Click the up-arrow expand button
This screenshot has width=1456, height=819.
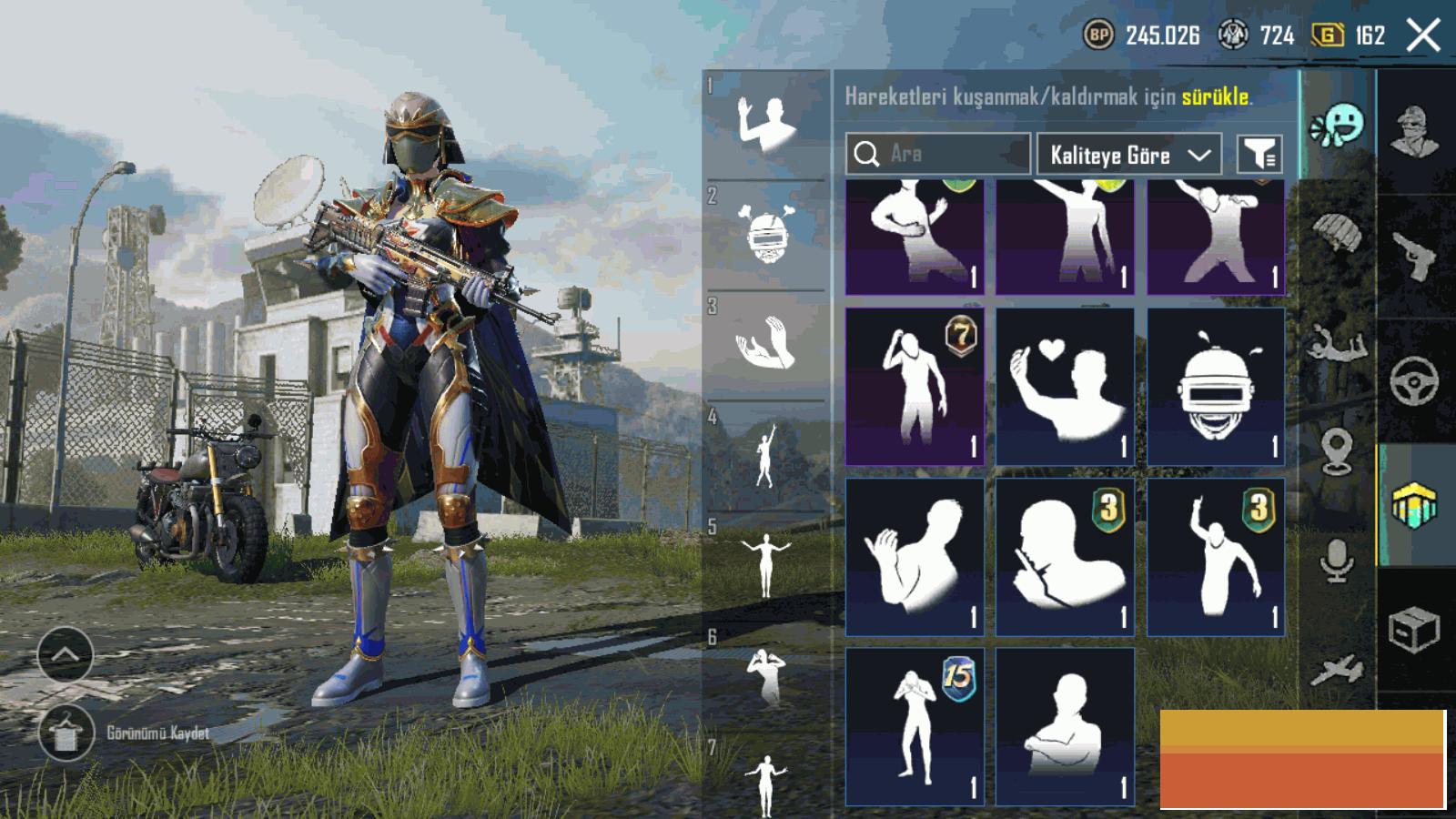point(66,654)
